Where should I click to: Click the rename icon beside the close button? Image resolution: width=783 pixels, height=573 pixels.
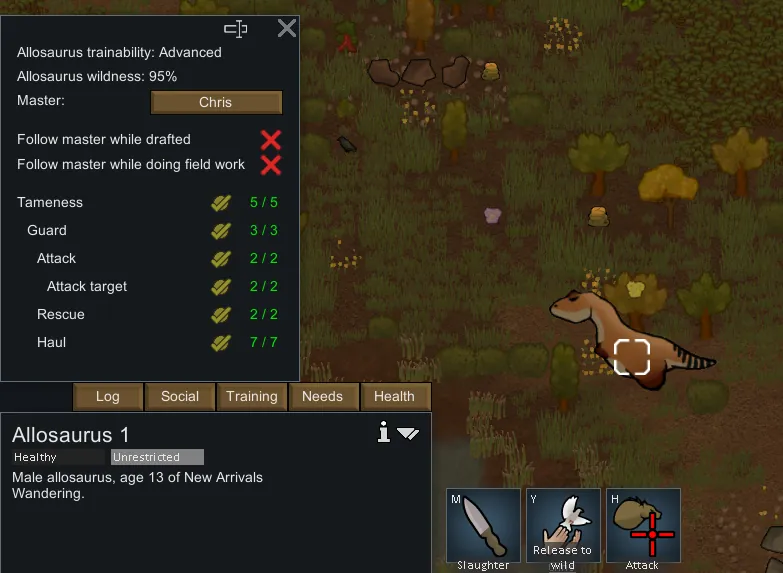coord(236,28)
